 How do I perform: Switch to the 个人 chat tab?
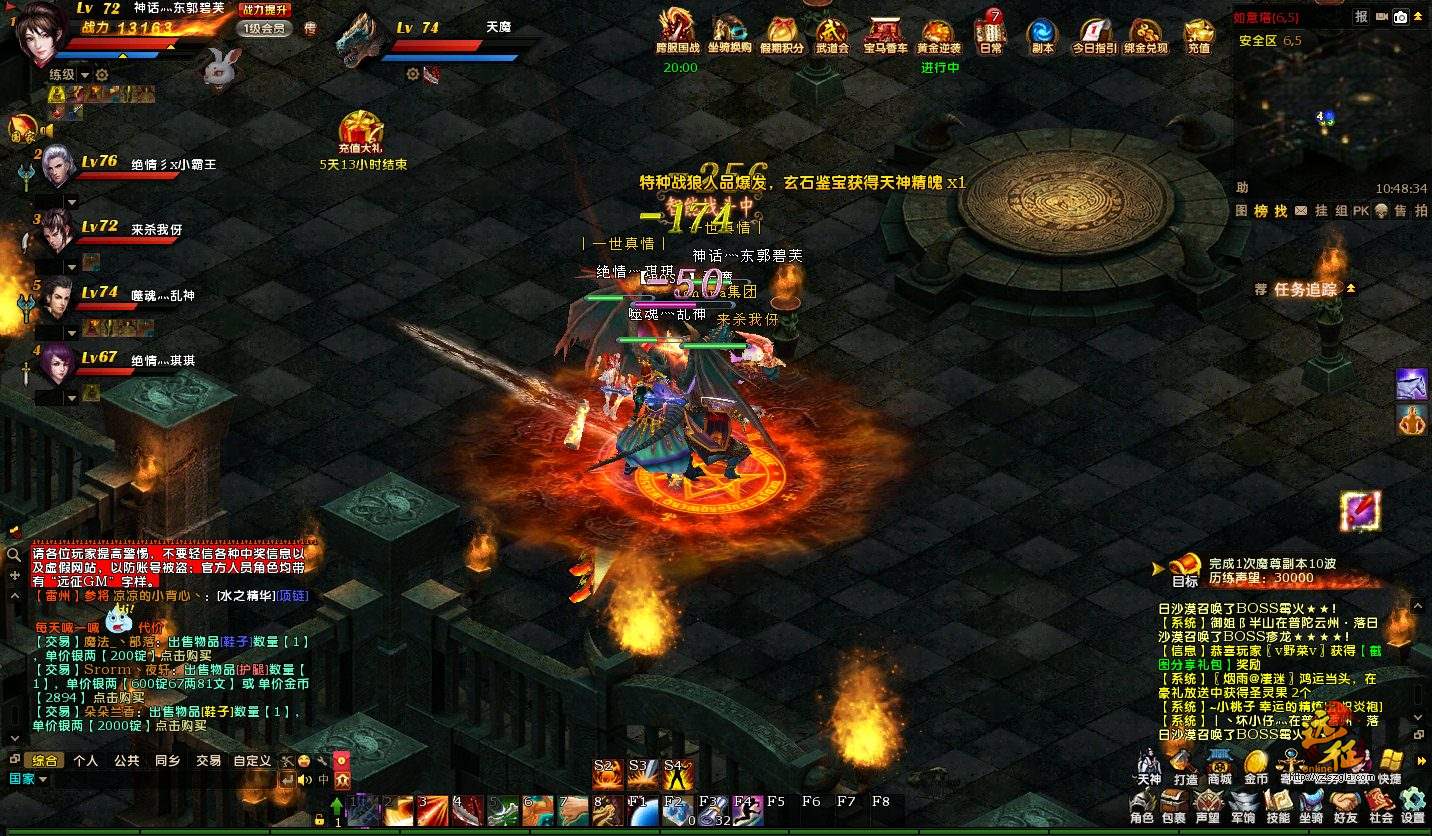[x=86, y=761]
